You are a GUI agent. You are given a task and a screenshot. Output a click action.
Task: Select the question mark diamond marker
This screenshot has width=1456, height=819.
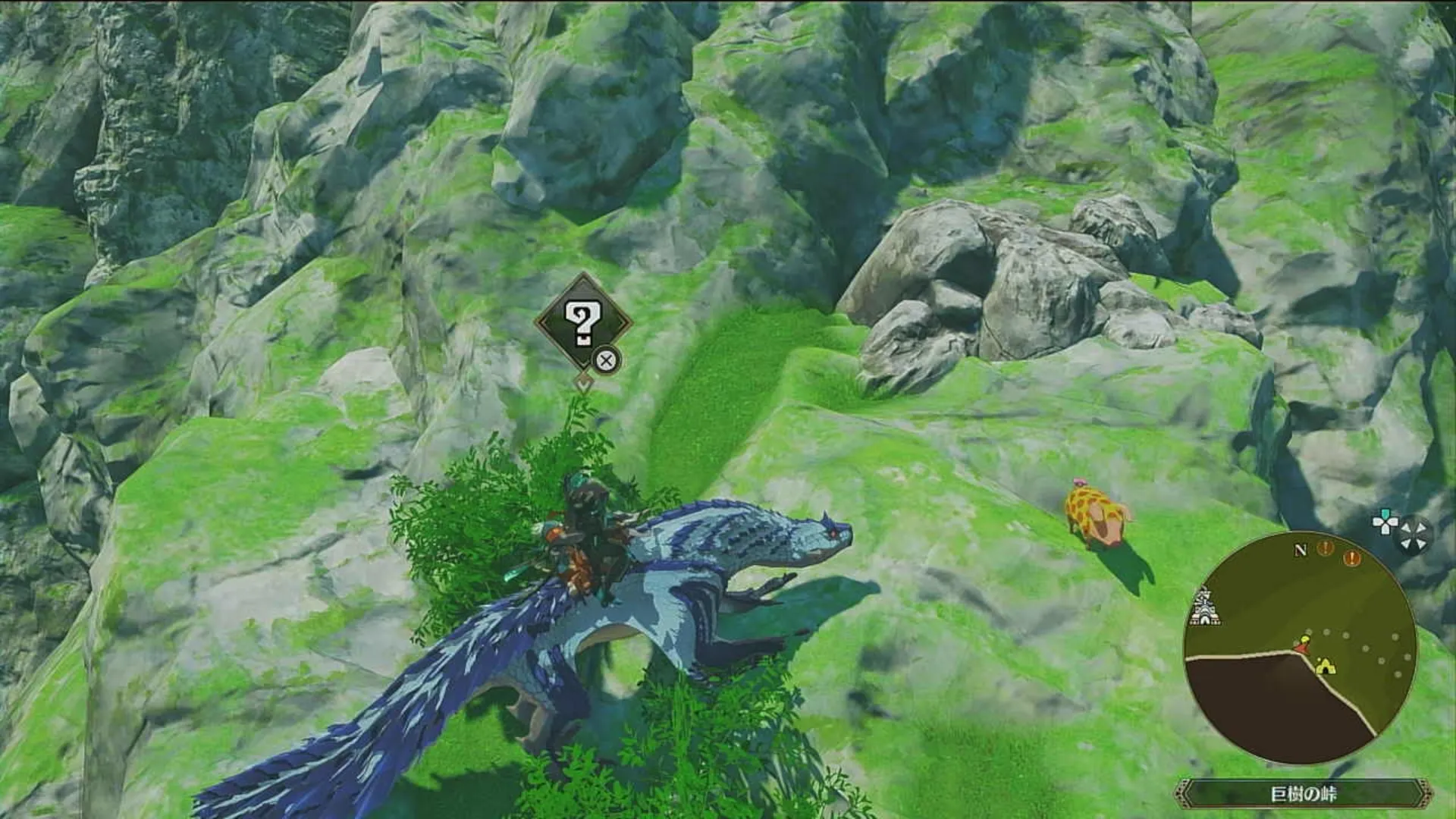point(582,324)
